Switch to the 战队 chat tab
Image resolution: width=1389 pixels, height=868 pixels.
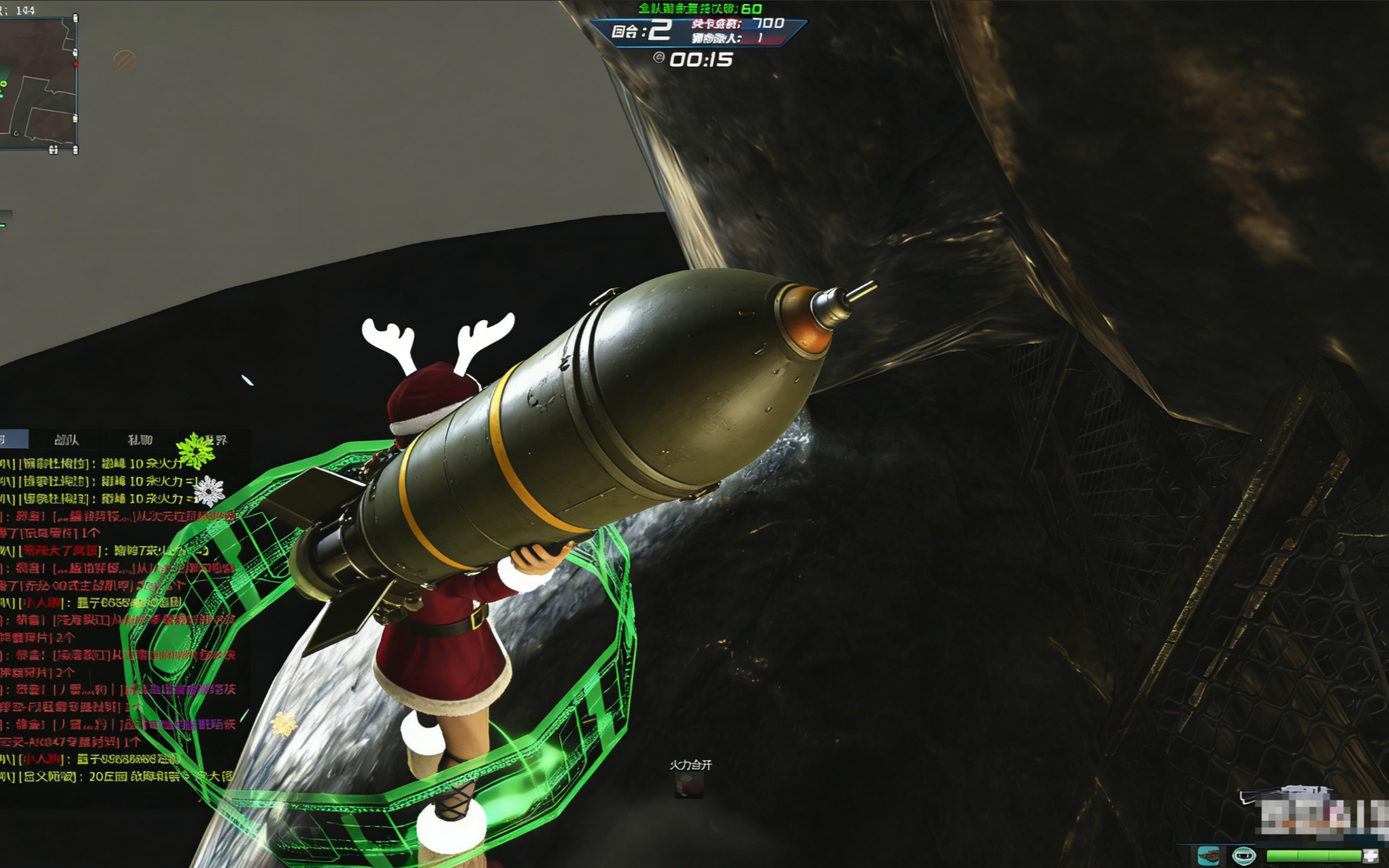[x=67, y=440]
